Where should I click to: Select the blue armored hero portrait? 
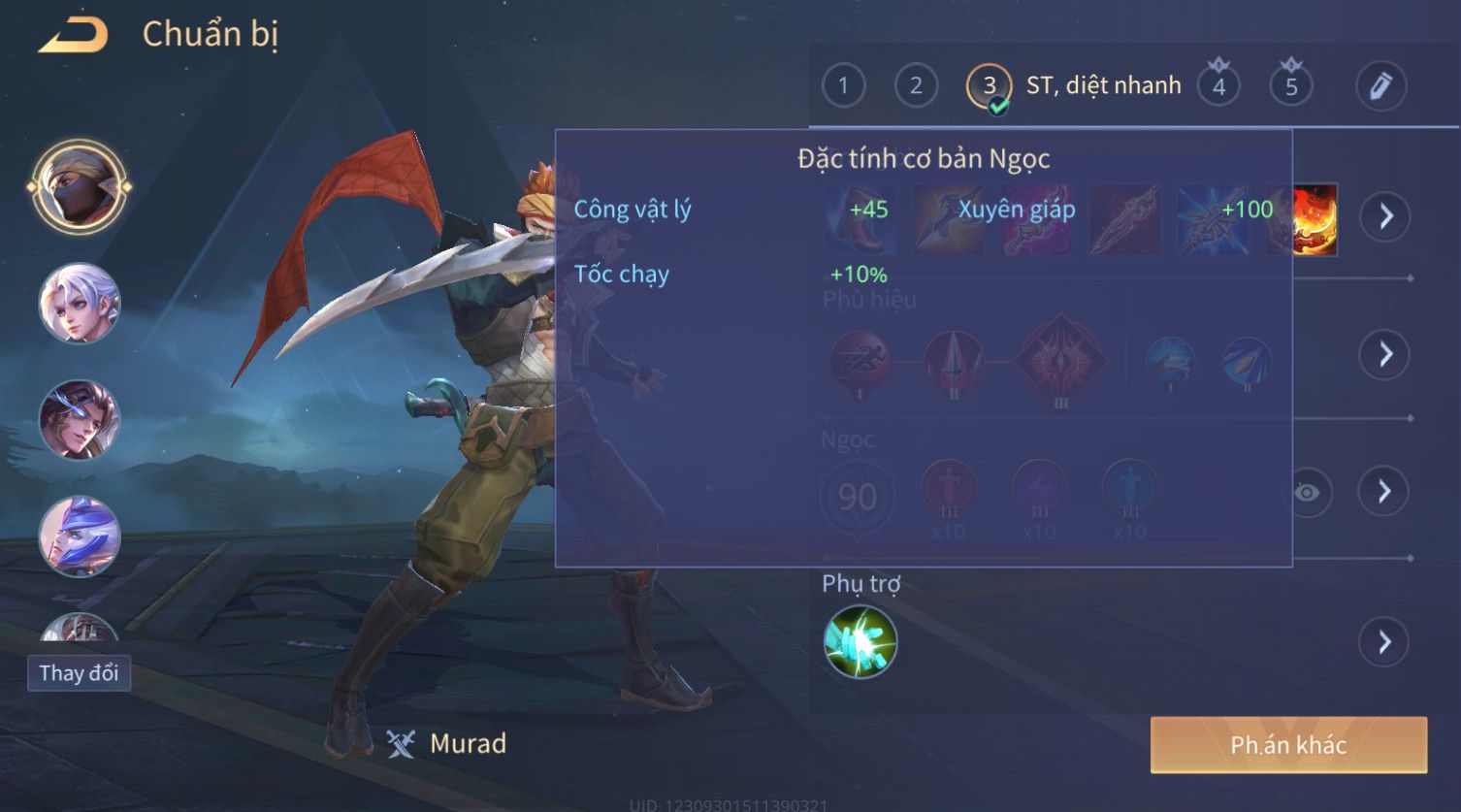(80, 536)
